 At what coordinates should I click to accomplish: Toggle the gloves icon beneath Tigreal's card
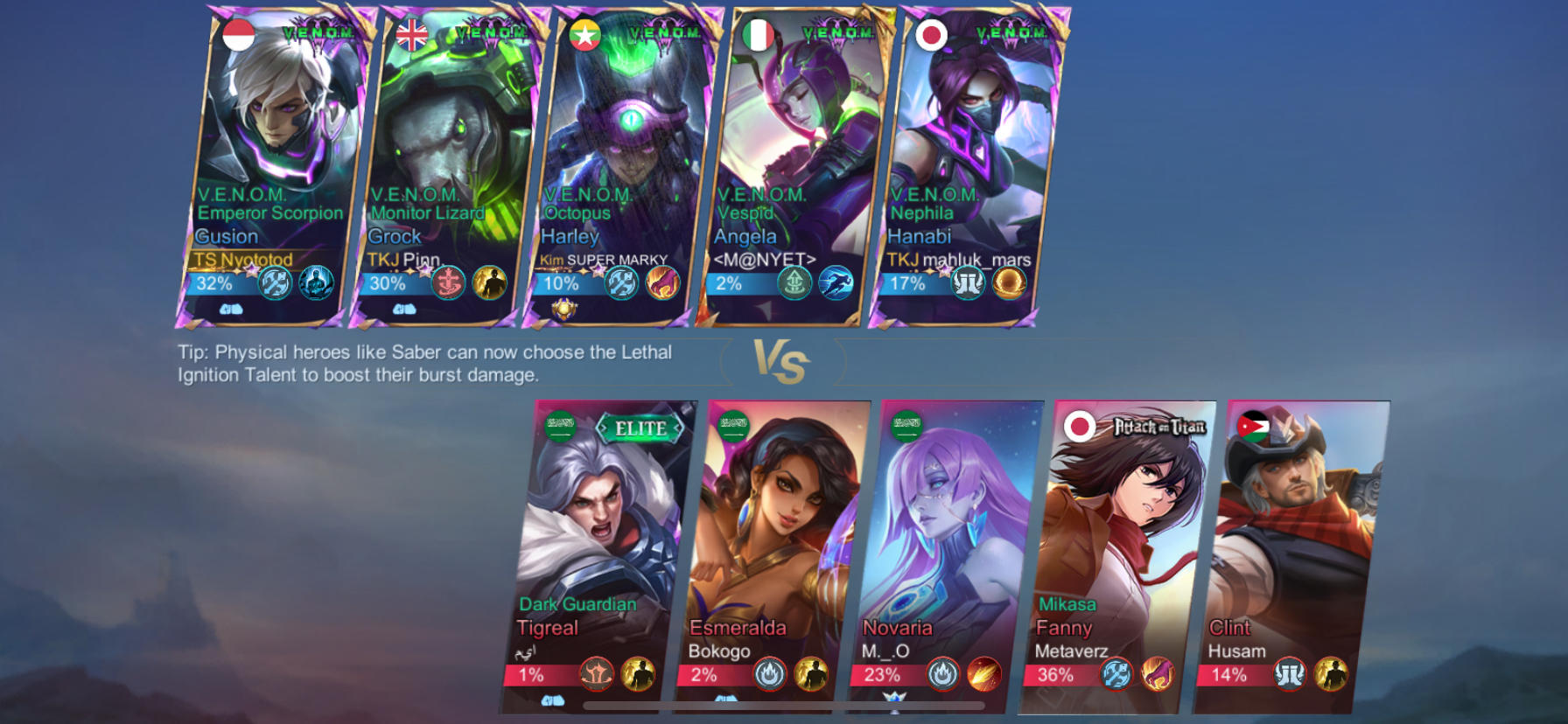click(551, 700)
